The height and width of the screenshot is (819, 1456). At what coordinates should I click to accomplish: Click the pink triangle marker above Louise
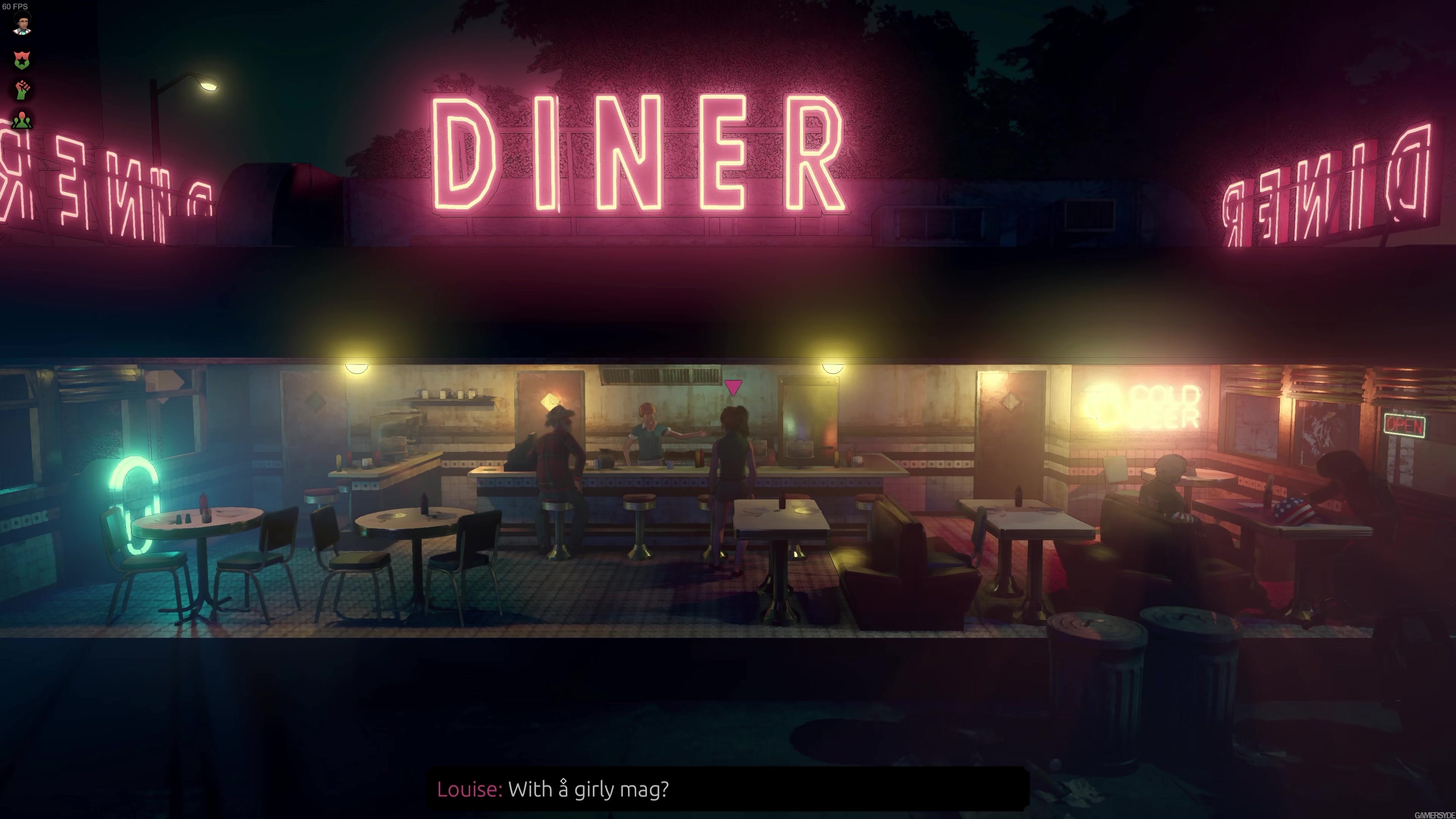[x=733, y=387]
